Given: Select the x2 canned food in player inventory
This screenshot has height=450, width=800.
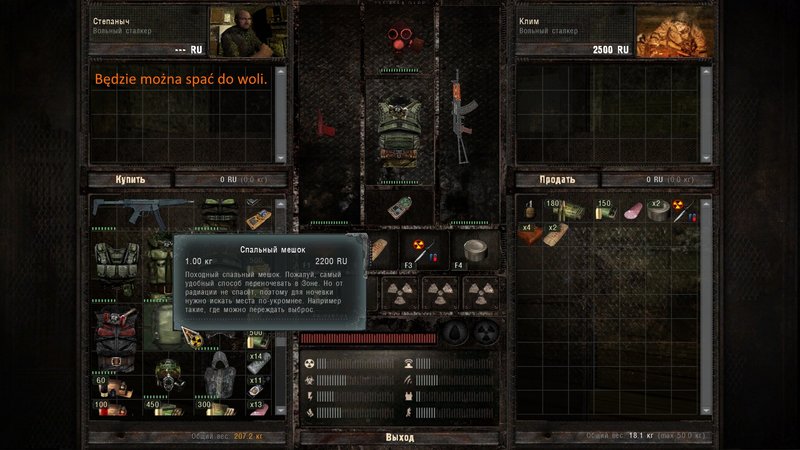Looking at the screenshot, I should (658, 212).
